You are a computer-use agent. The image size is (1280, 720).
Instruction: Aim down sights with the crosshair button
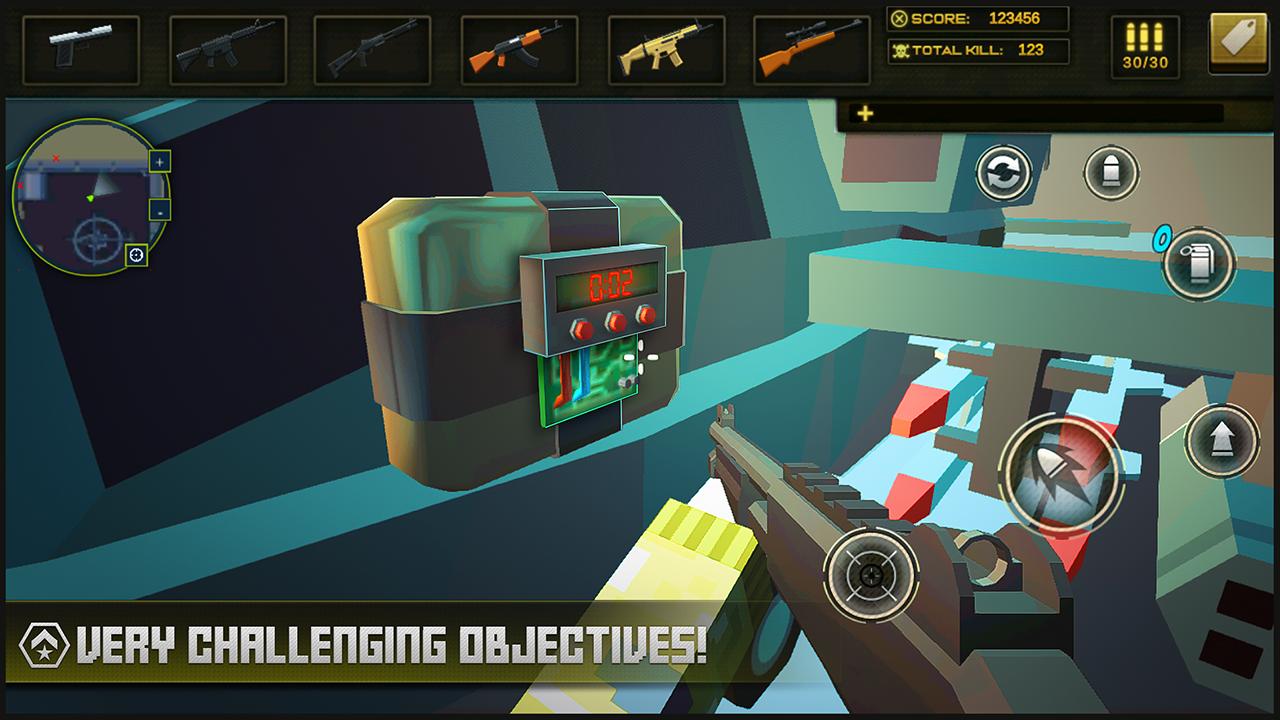pyautogui.click(x=871, y=574)
